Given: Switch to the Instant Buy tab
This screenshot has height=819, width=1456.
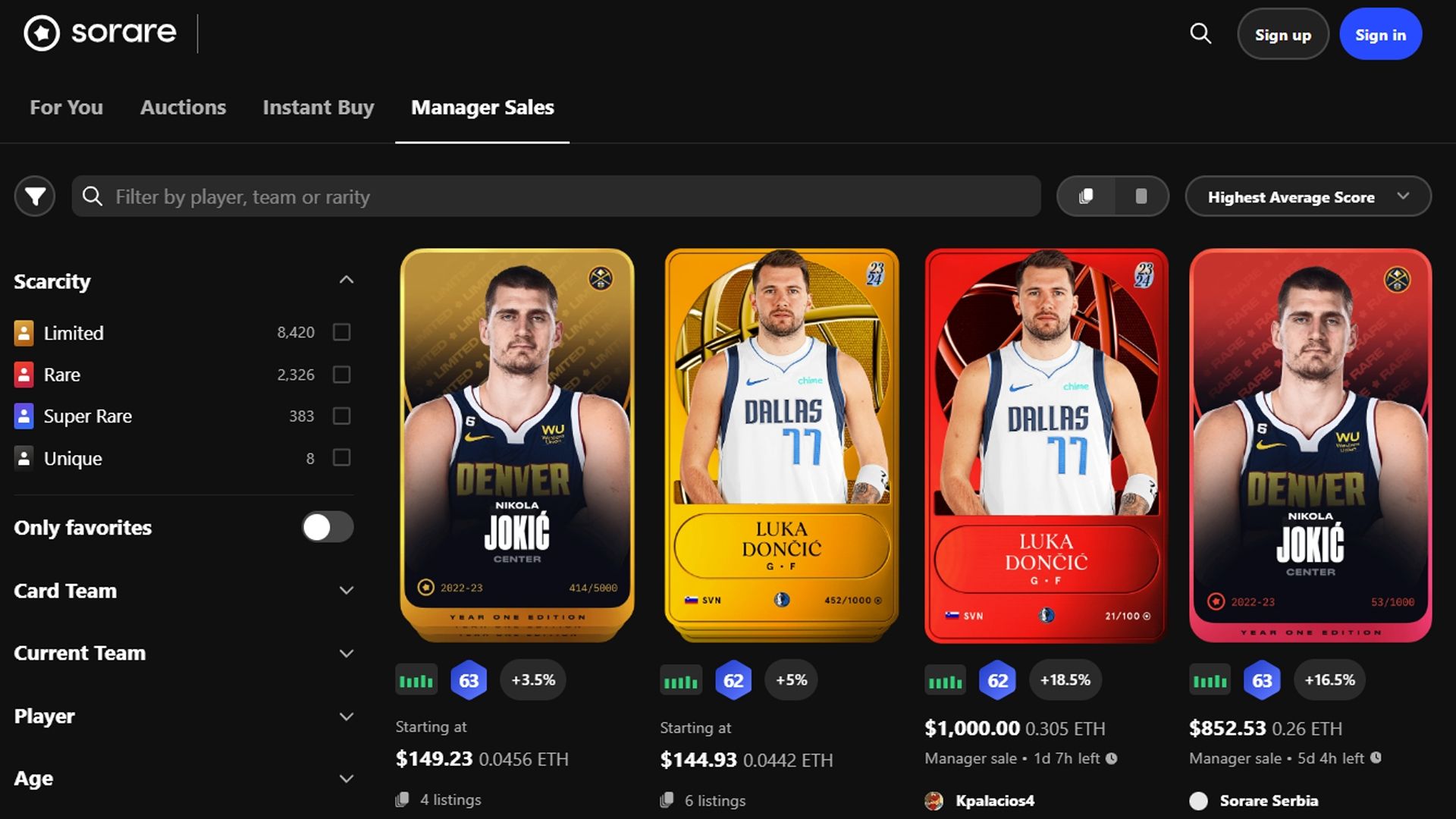Looking at the screenshot, I should click(318, 107).
